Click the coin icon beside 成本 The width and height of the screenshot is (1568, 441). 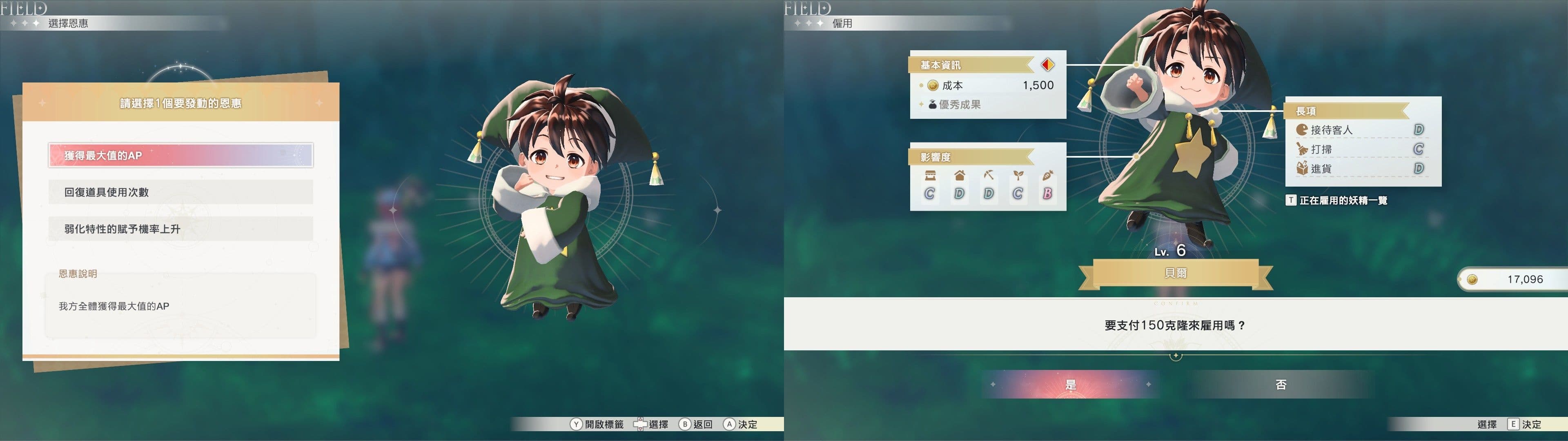coord(933,85)
